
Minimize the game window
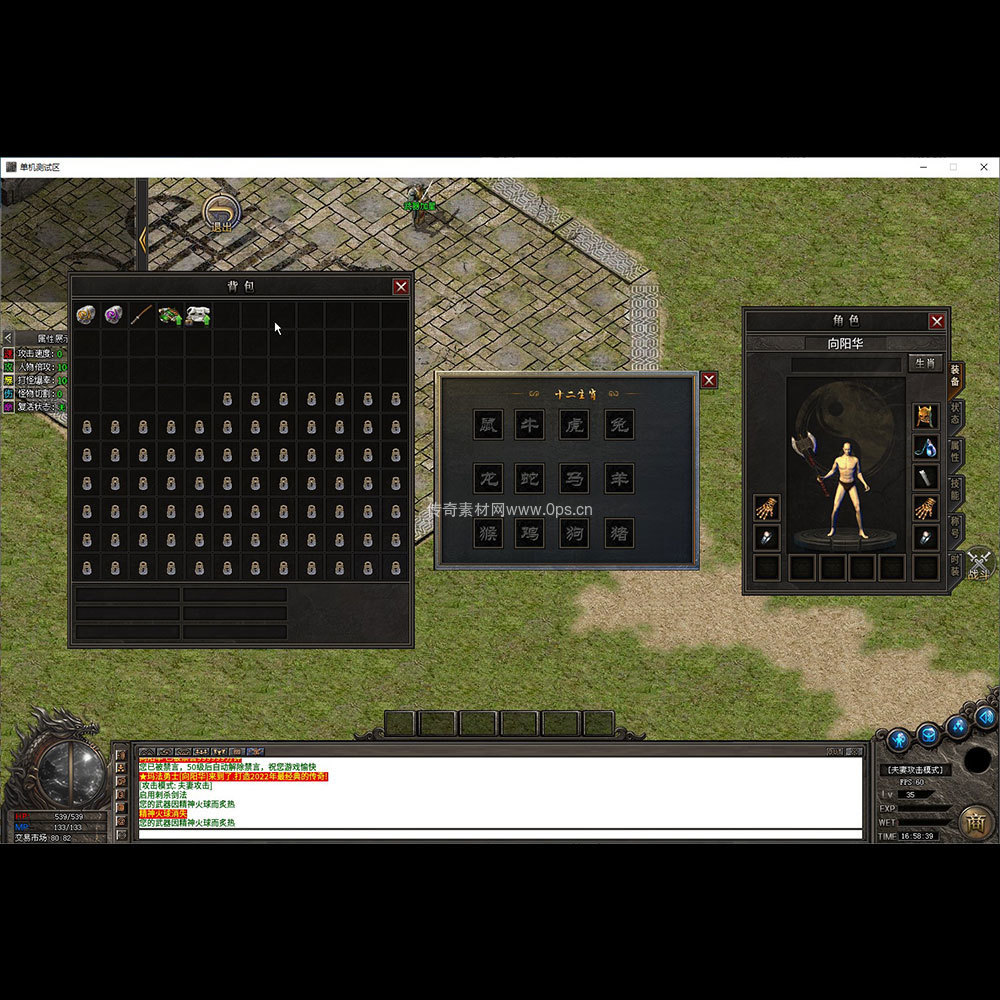[x=924, y=167]
